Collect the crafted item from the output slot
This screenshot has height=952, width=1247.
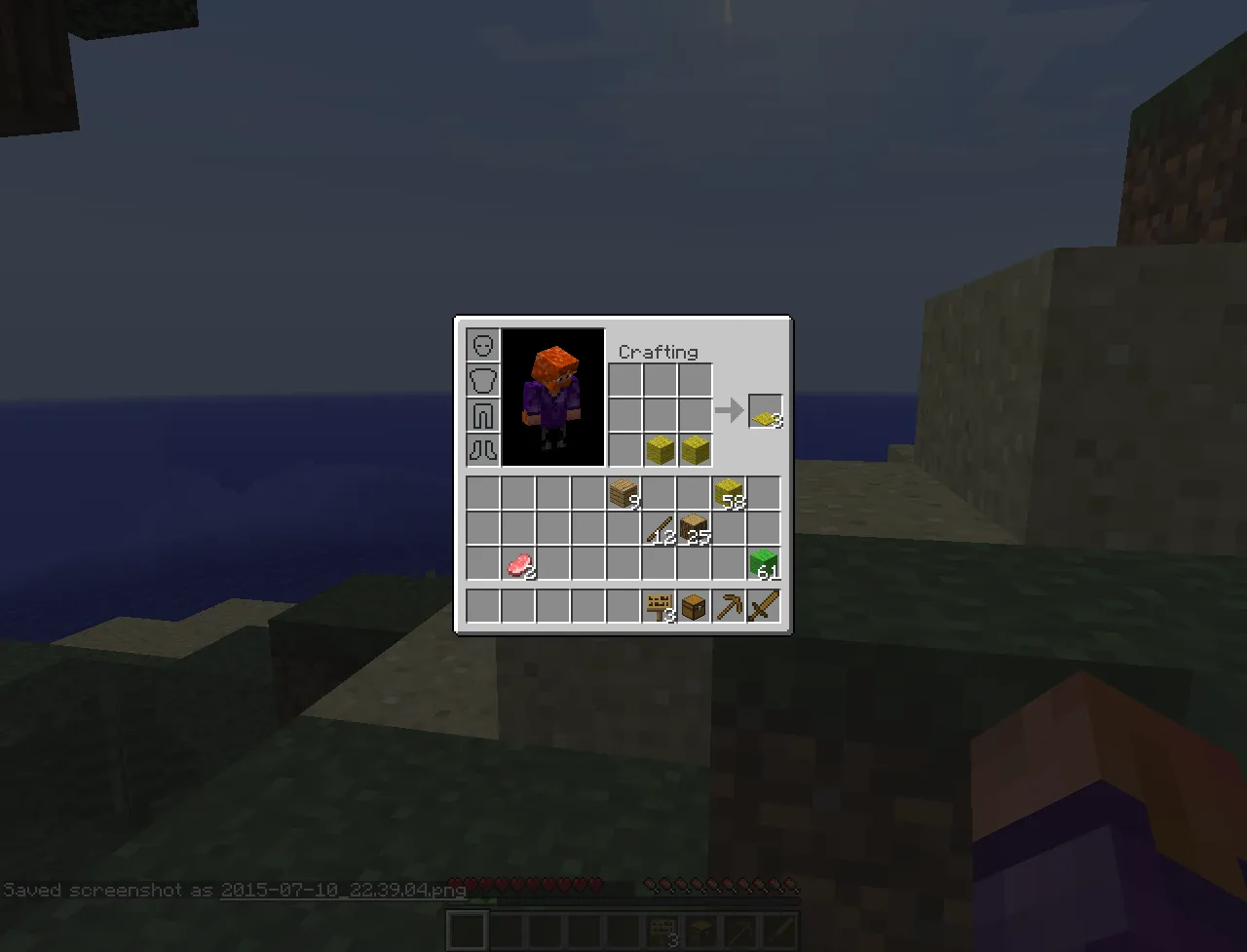[x=765, y=410]
